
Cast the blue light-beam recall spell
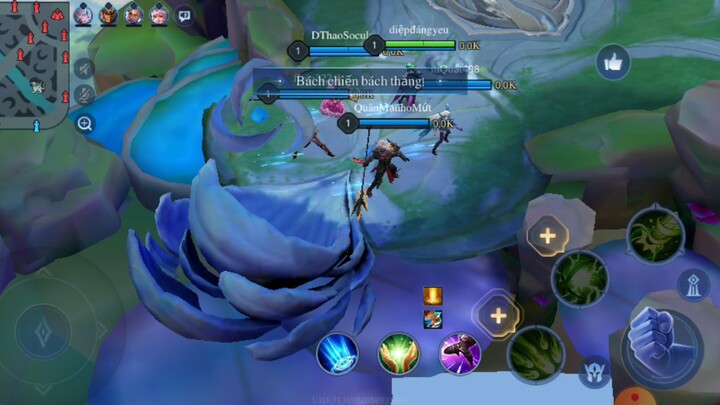(x=337, y=353)
